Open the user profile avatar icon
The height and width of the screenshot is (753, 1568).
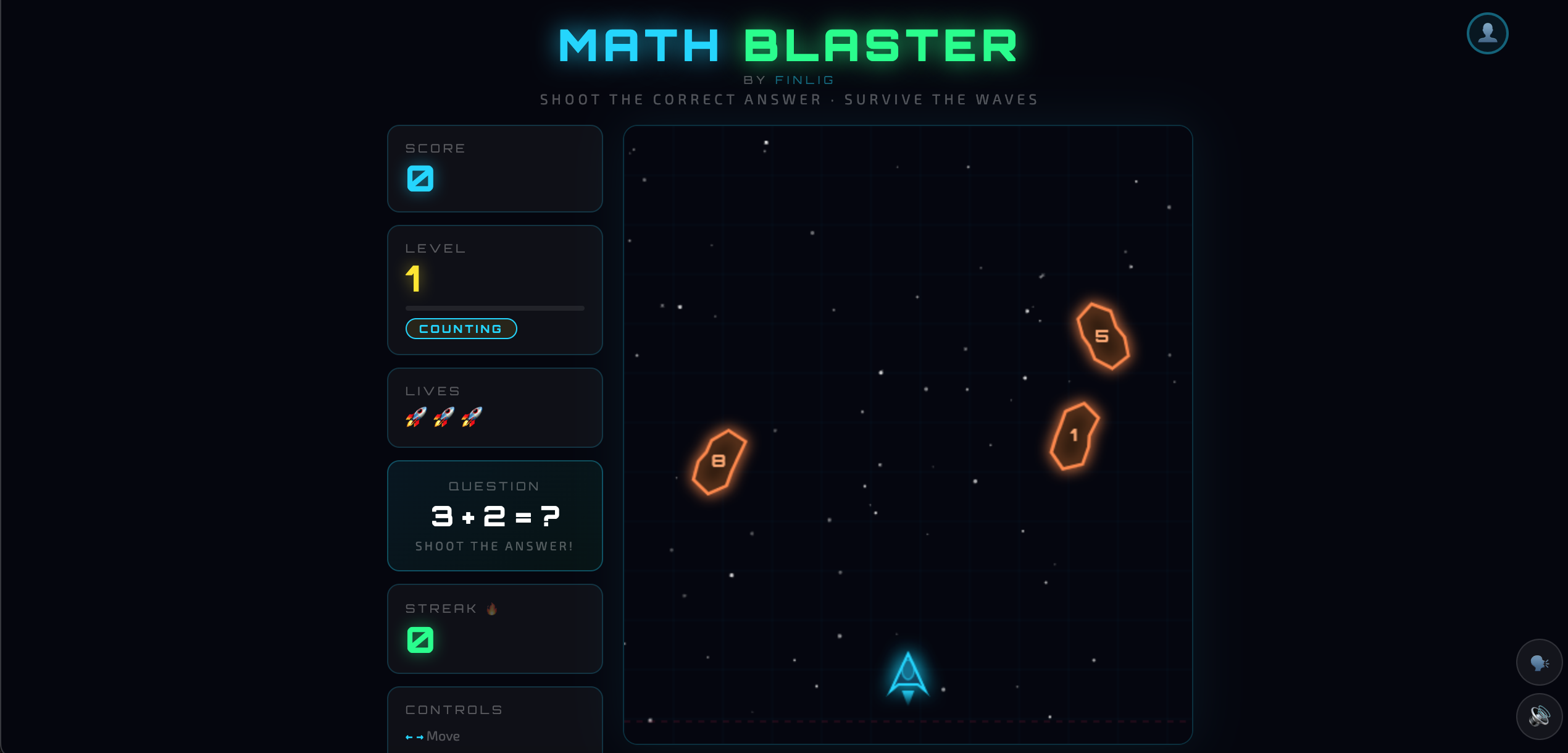click(x=1487, y=33)
